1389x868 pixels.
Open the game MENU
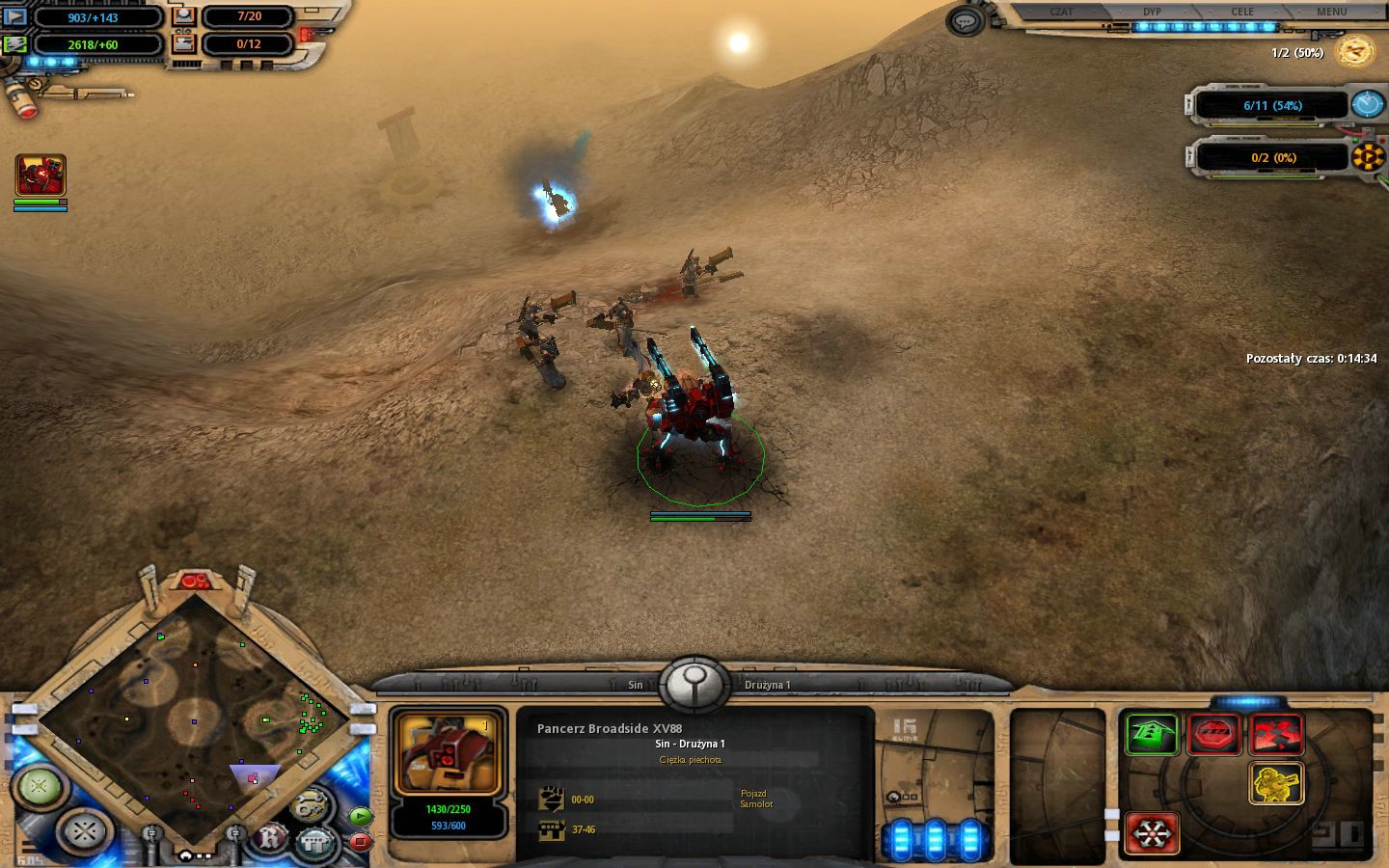click(x=1331, y=13)
